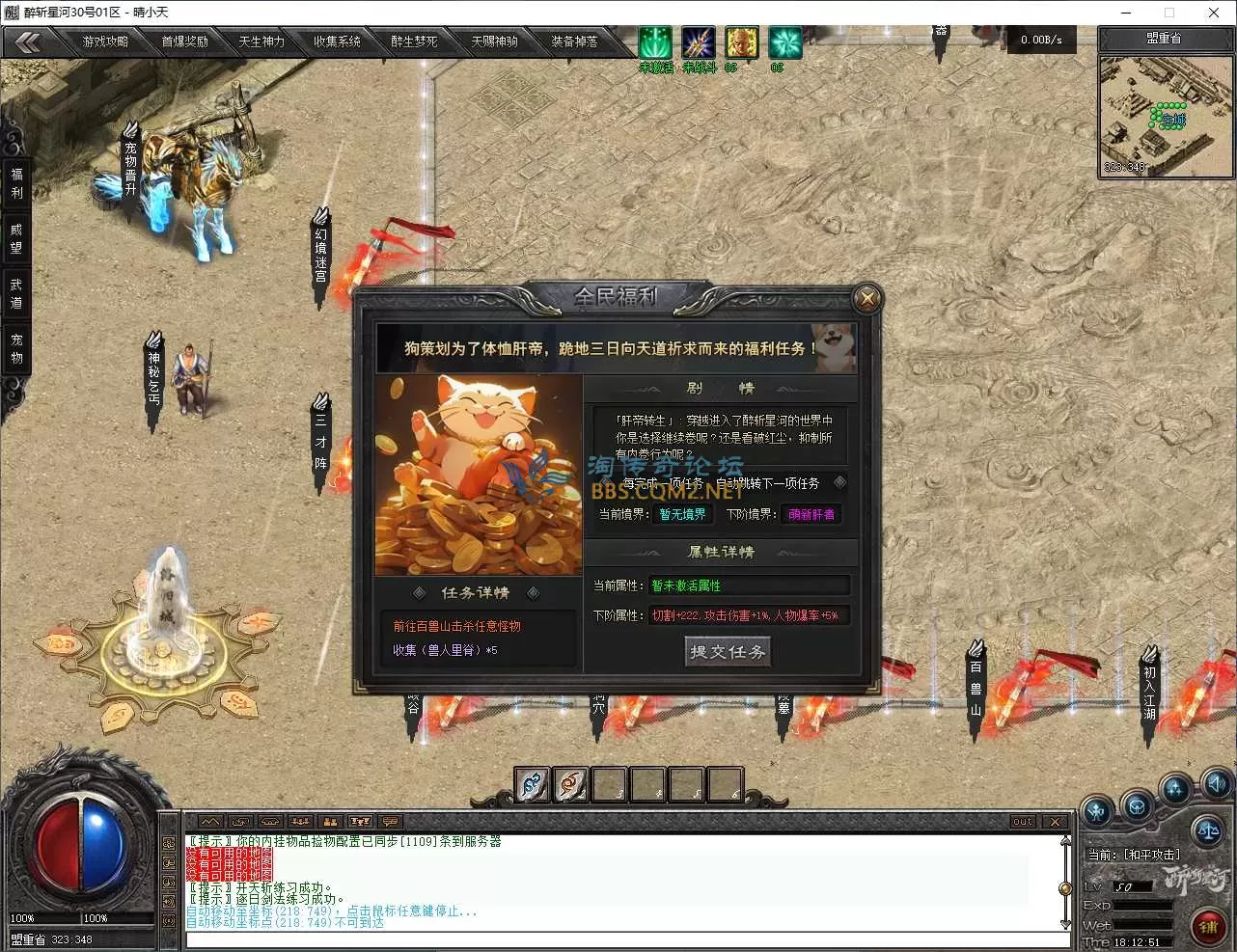Toggle the out button on chat window
Screen dimensions: 1237x952
tap(1022, 822)
